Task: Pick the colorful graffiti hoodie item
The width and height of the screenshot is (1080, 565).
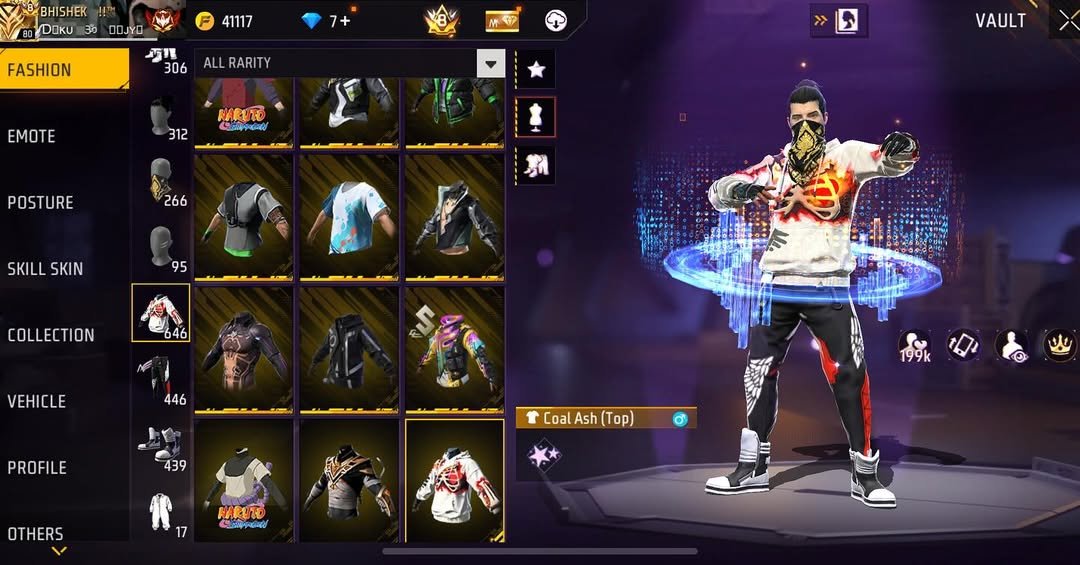Action: click(x=454, y=348)
